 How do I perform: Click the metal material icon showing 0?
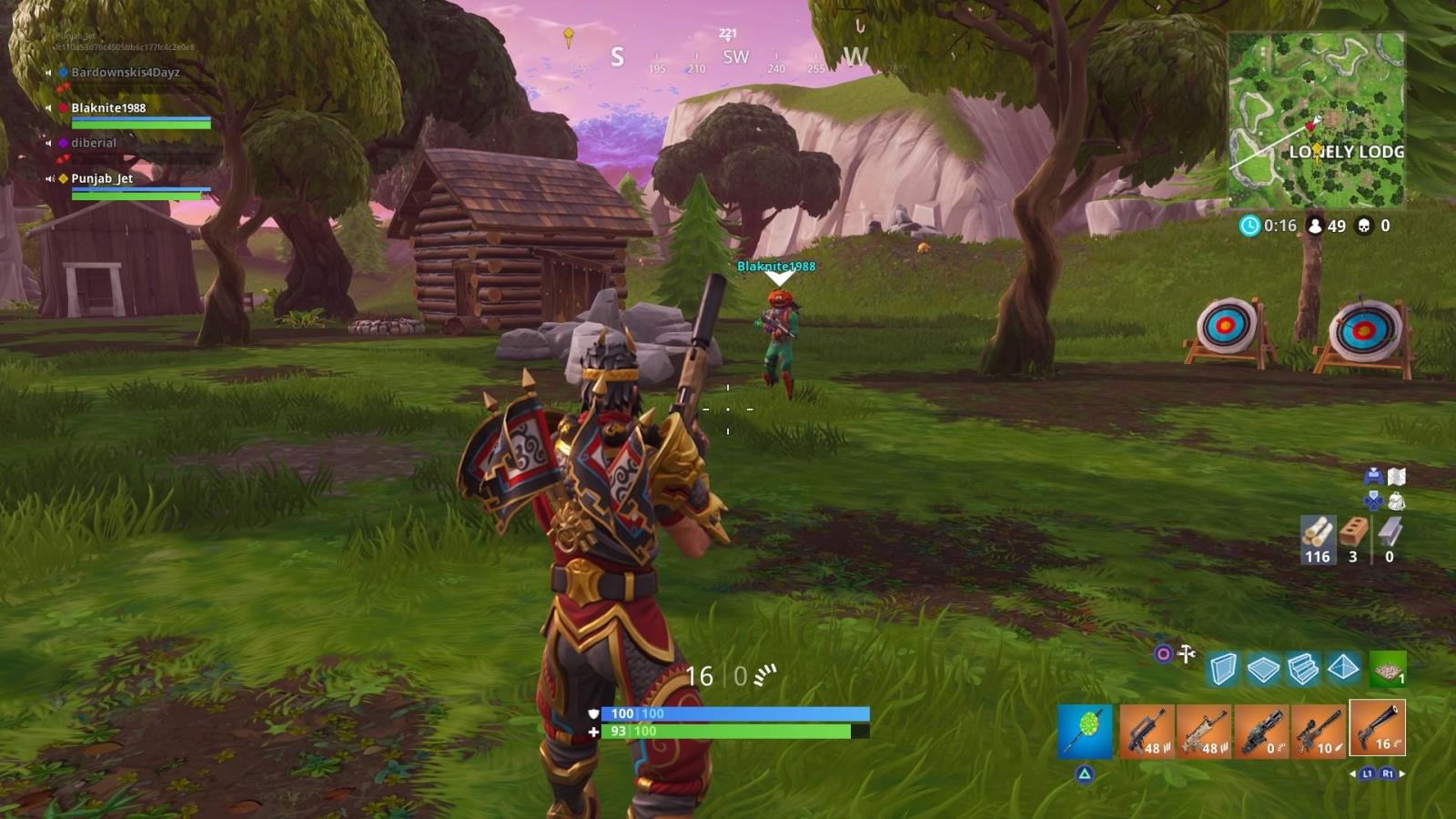pos(1390,532)
